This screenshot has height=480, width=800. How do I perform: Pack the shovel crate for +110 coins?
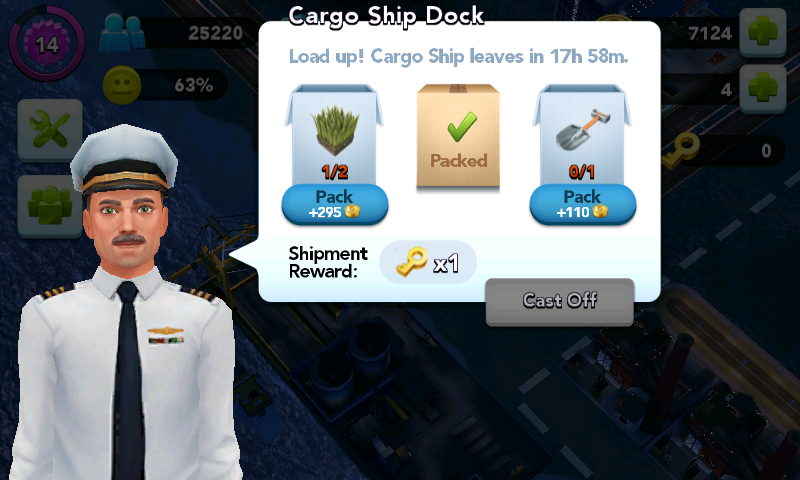(x=582, y=204)
